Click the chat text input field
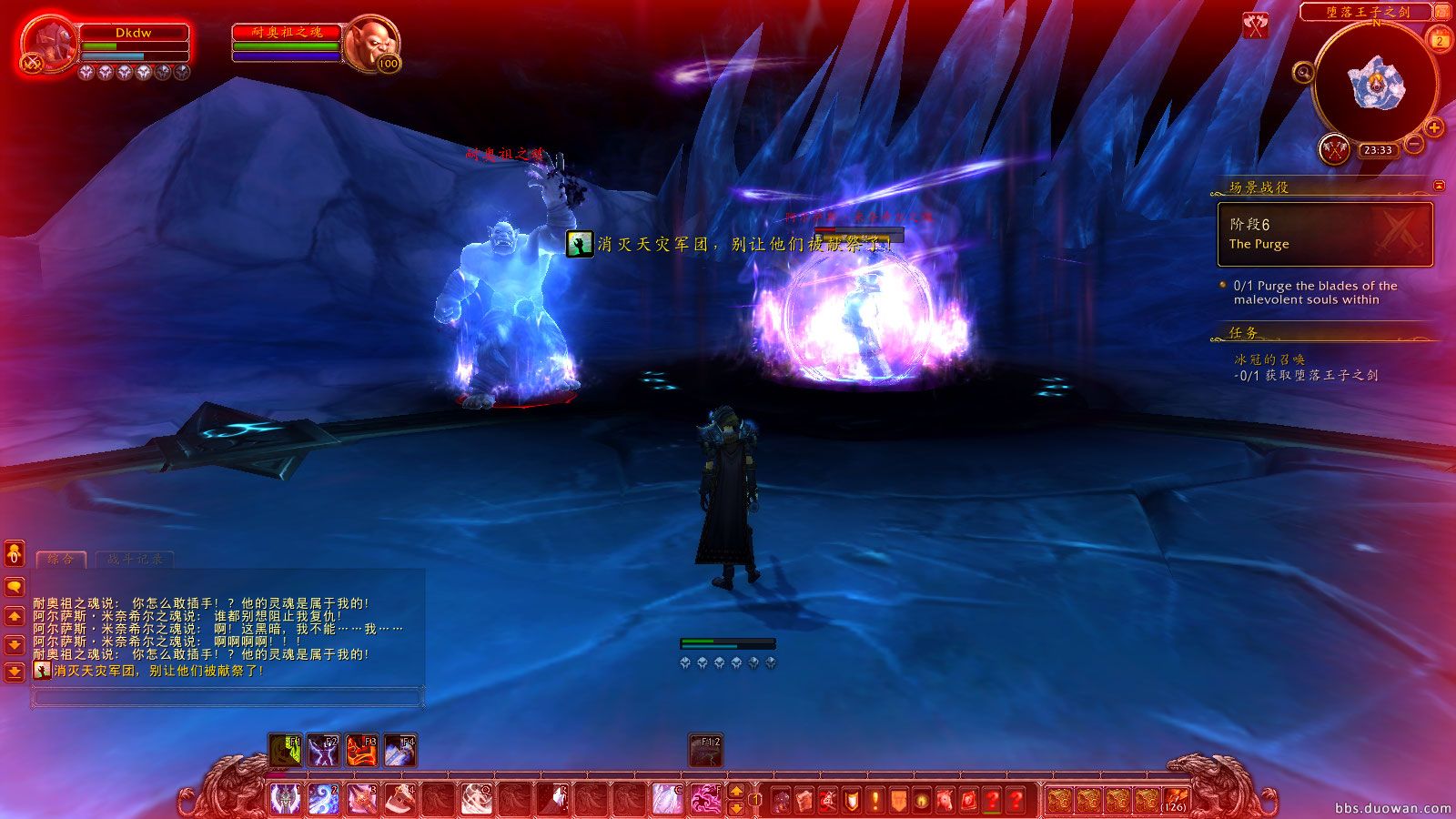Viewport: 1456px width, 819px height. pos(227,696)
